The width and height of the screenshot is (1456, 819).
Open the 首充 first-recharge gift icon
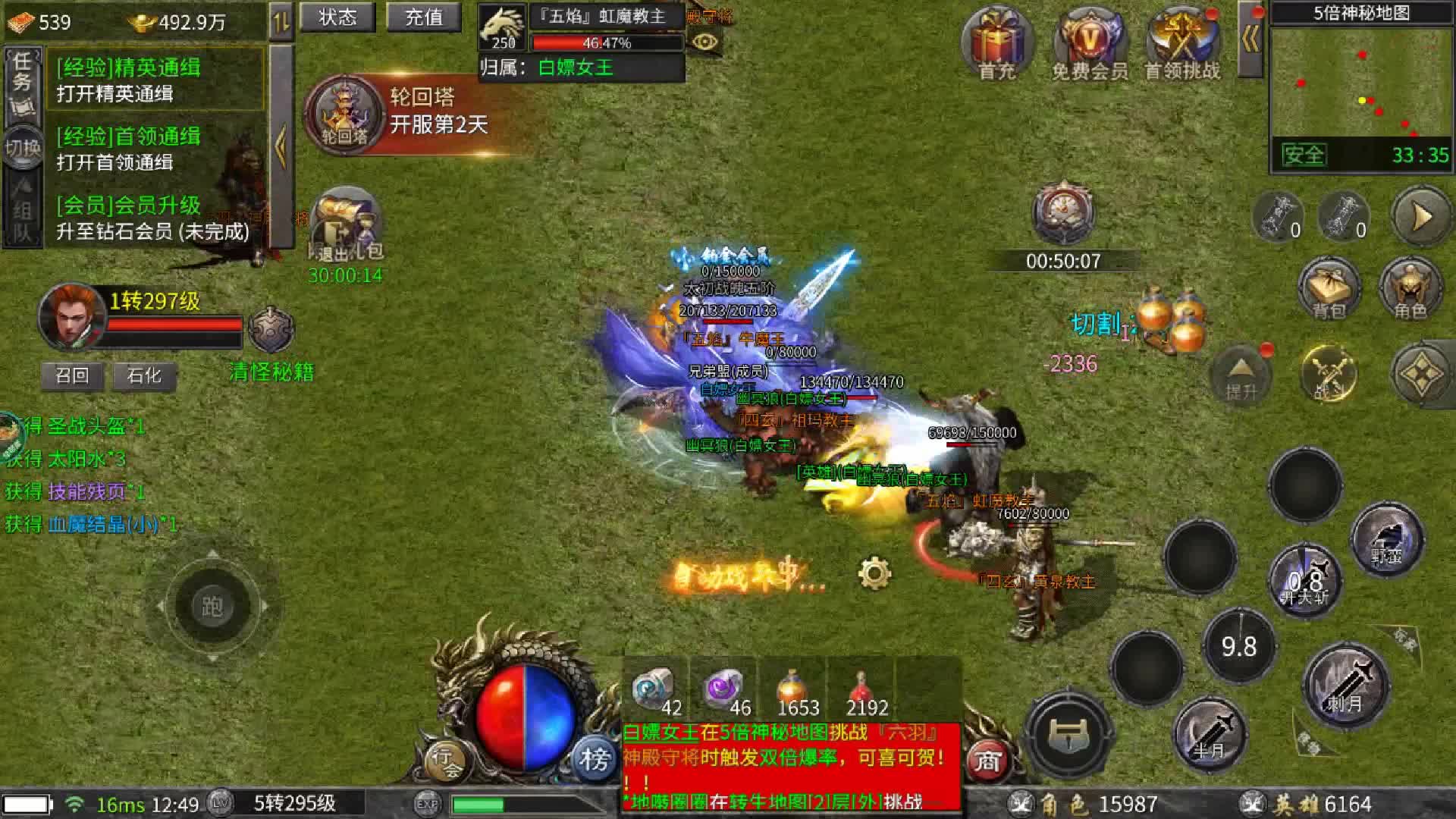(996, 44)
